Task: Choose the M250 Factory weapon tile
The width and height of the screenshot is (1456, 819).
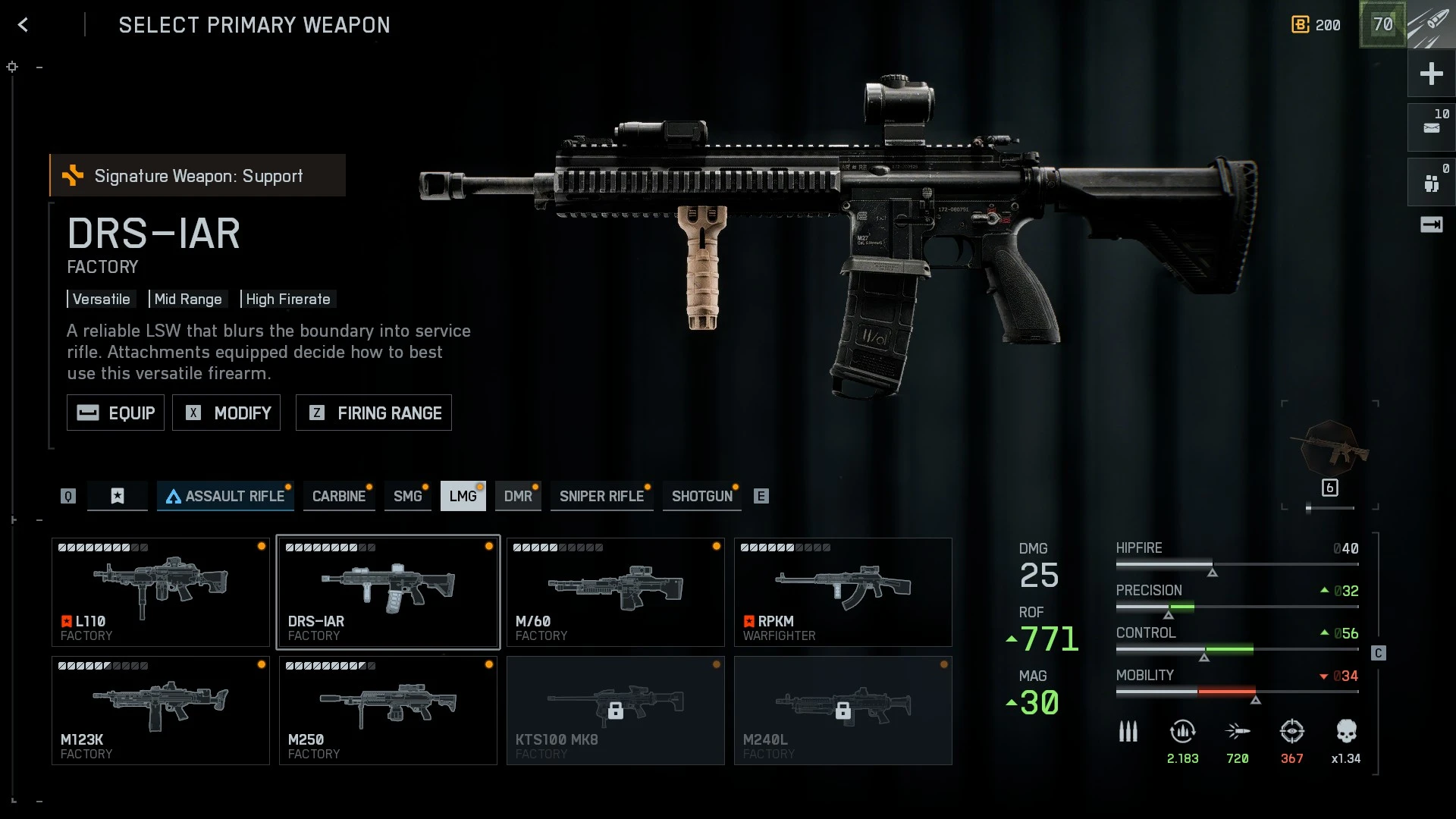Action: click(388, 711)
